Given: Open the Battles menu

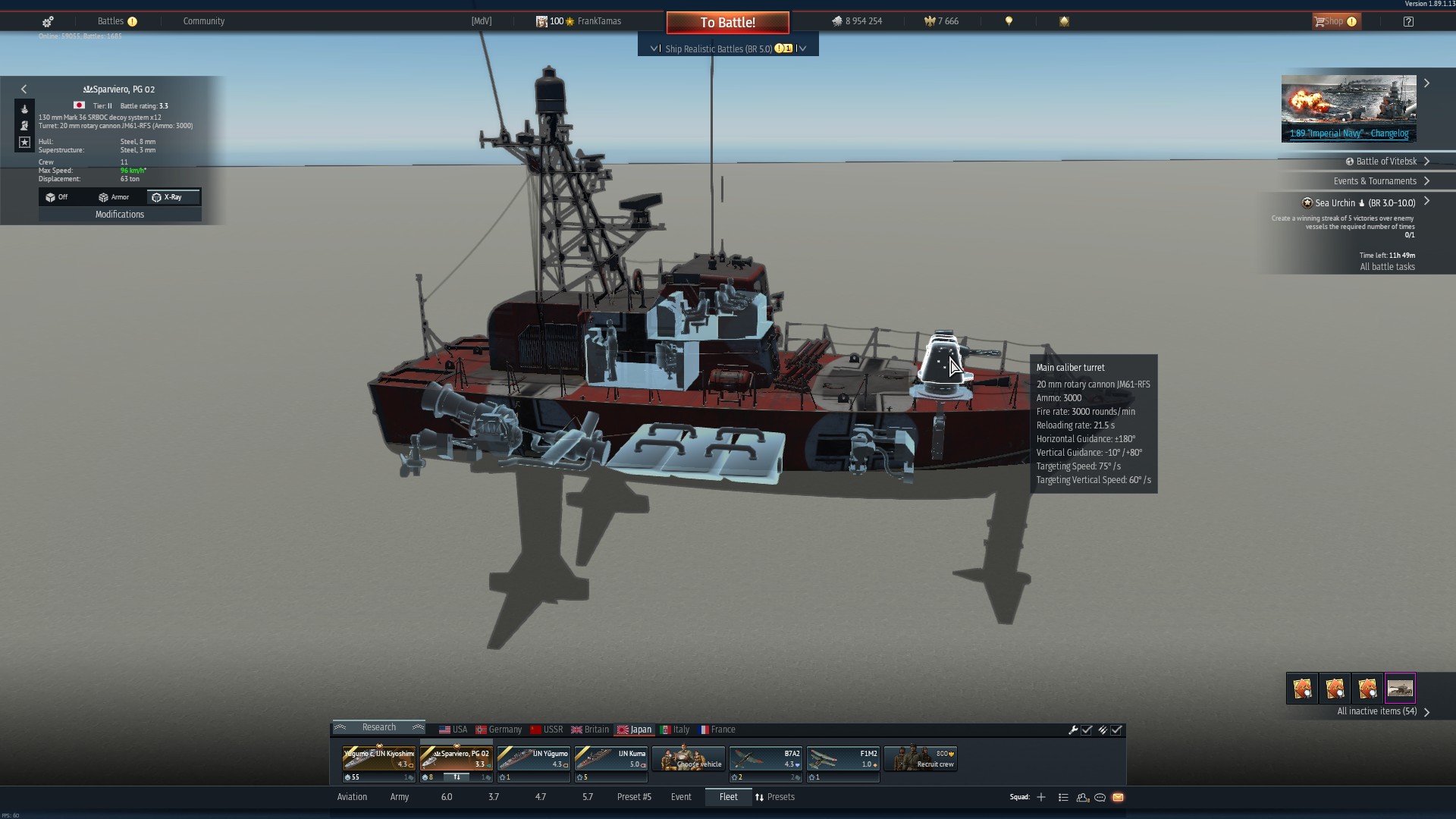Looking at the screenshot, I should [x=111, y=21].
